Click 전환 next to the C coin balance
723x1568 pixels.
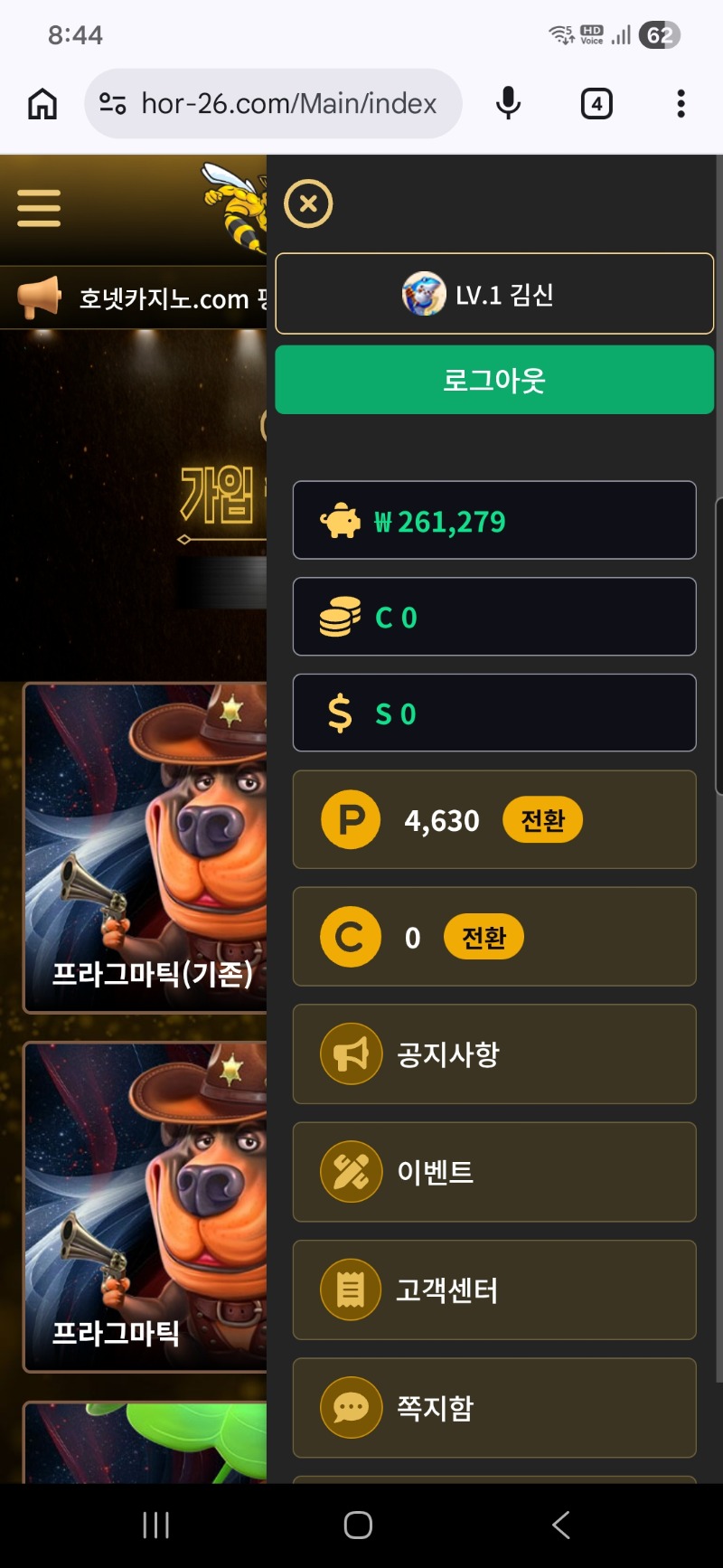tap(484, 938)
